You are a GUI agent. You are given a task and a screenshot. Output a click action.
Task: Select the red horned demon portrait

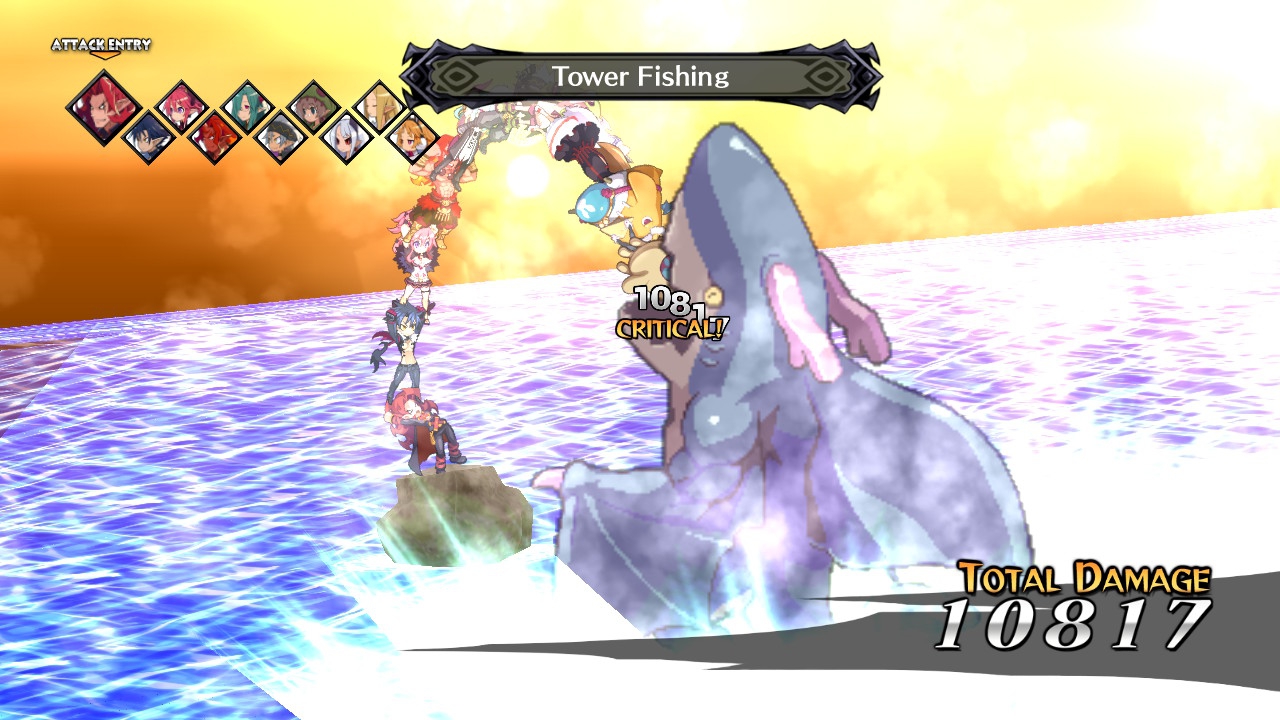(x=214, y=137)
